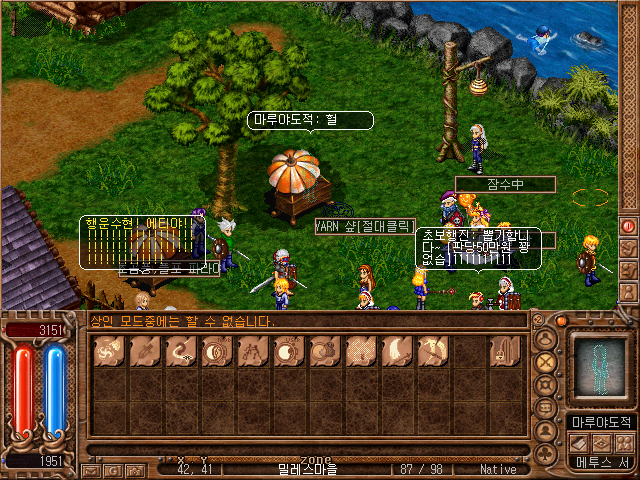Select the two-figures scroll slot
The height and width of the screenshot is (480, 640).
[252, 352]
